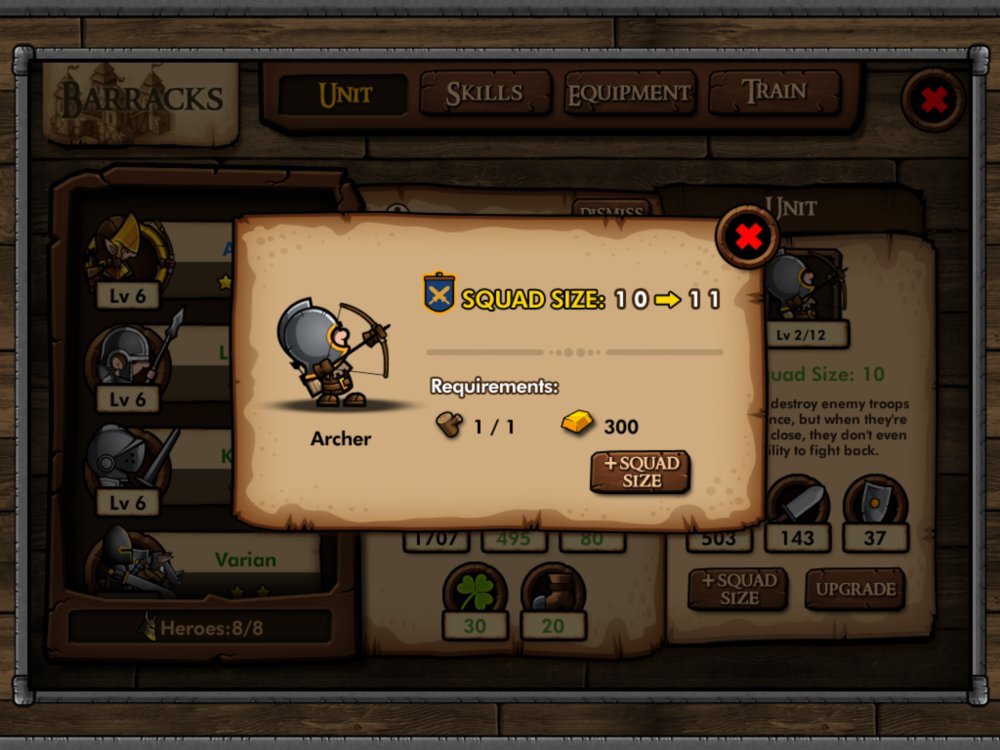Select the Unit tab
The image size is (1000, 750).
coord(344,95)
